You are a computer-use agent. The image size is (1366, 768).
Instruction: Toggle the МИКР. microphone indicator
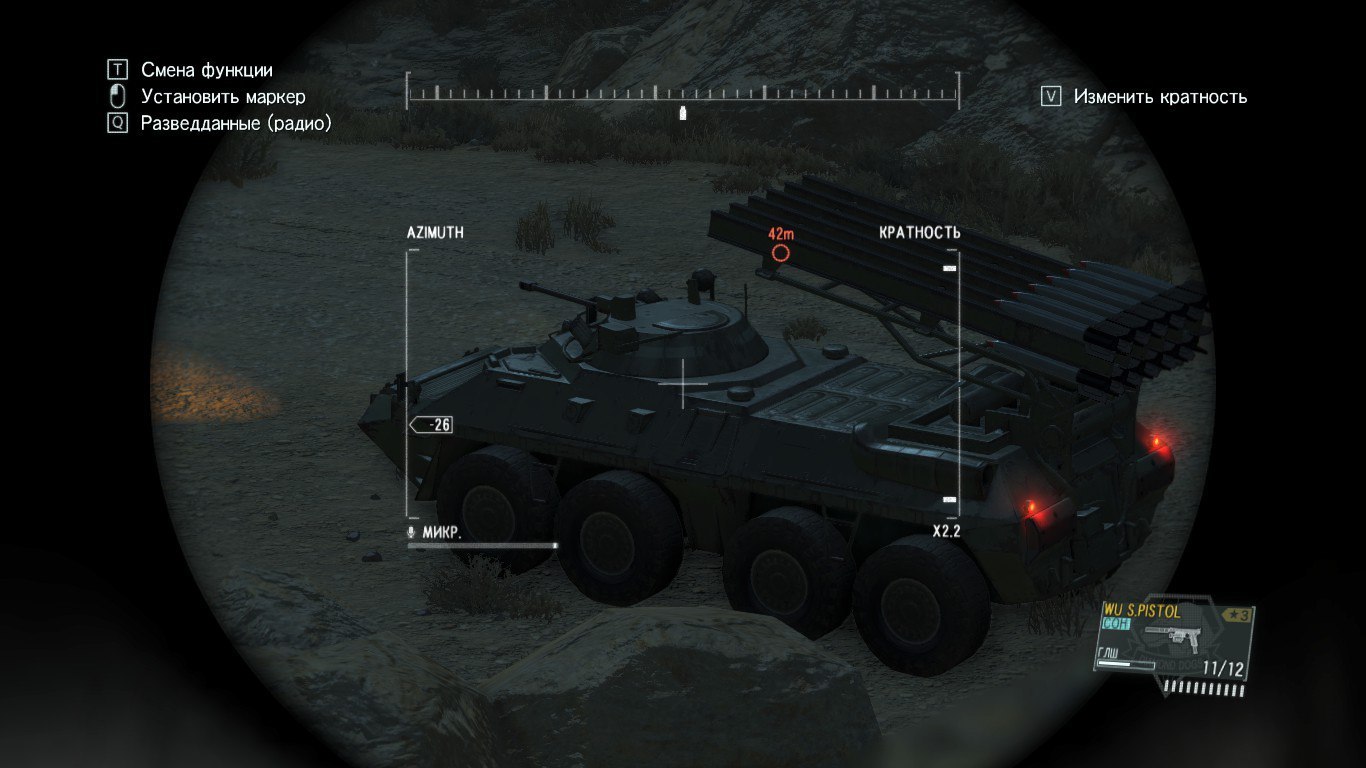[436, 533]
